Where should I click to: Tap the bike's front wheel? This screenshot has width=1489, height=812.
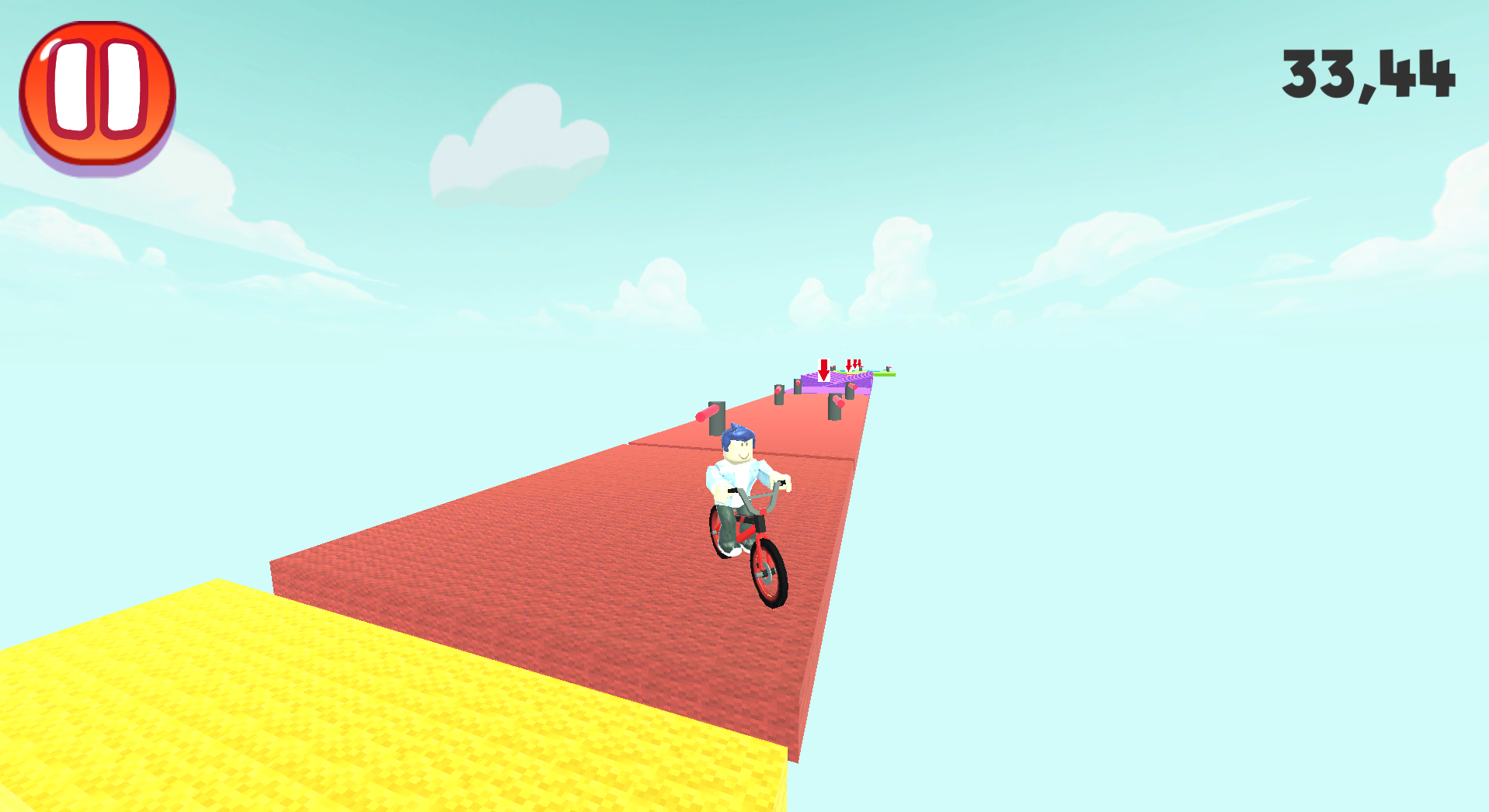pos(767,574)
